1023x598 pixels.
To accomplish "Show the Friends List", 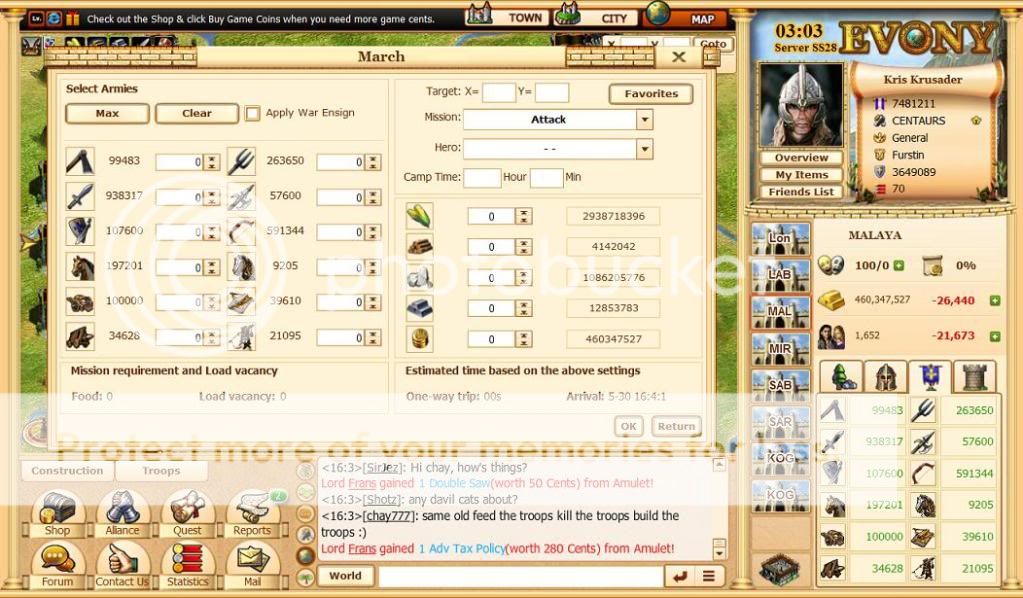I will click(x=801, y=192).
